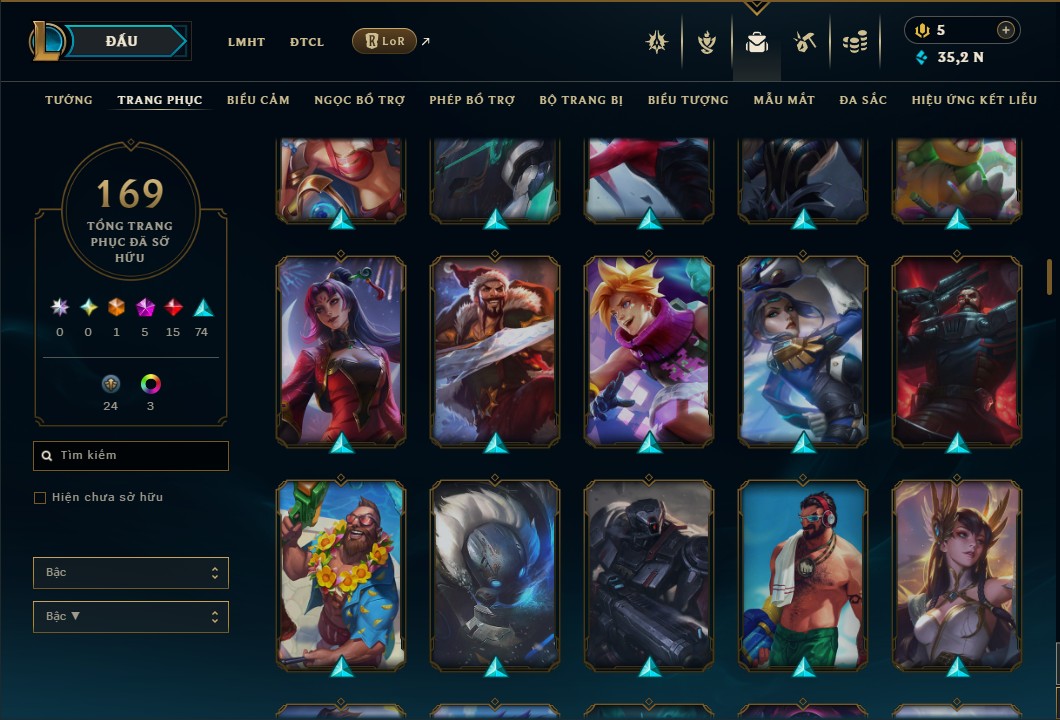This screenshot has height=720, width=1060.
Task: Toggle the Hiện chưa sở hữu checkbox
Action: (x=40, y=498)
